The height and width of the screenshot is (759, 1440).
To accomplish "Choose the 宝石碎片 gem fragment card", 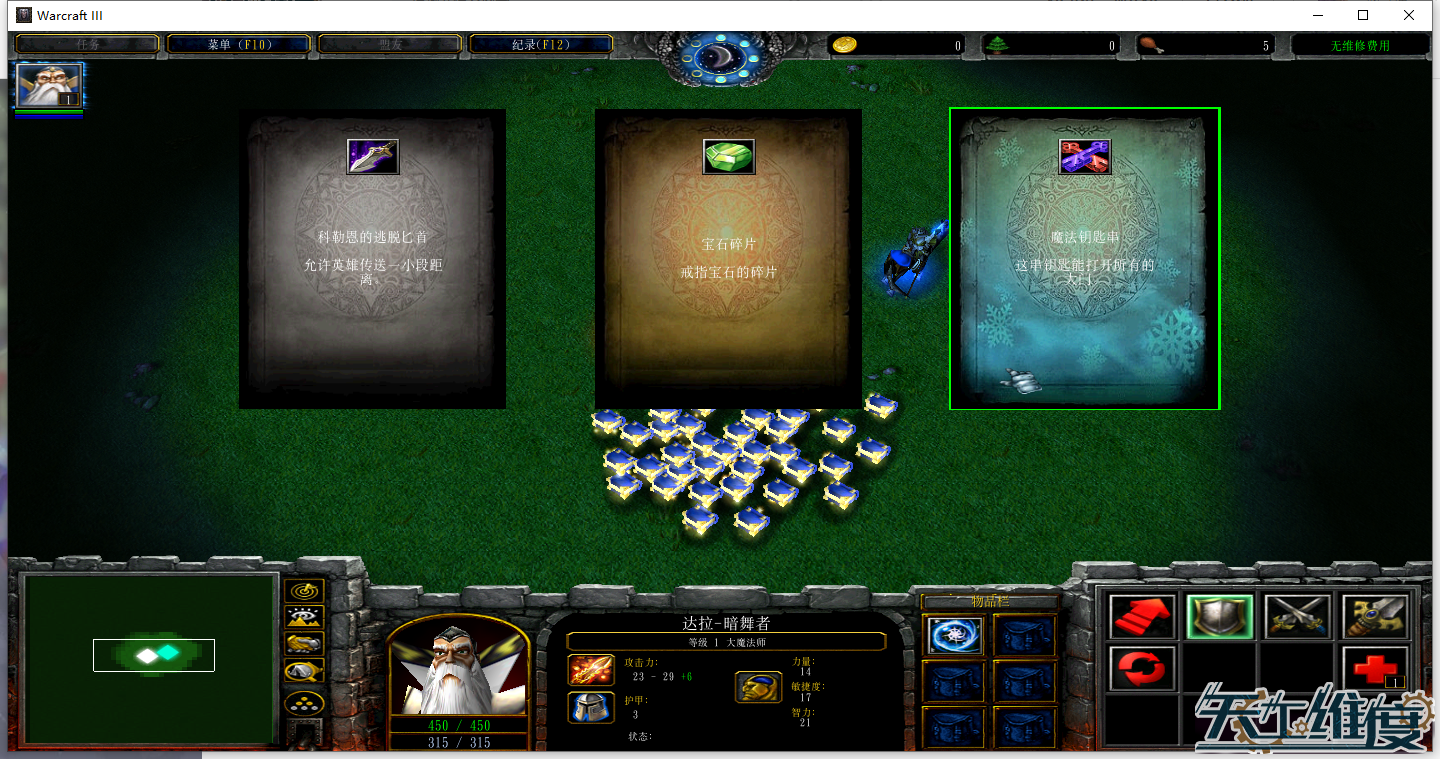I will [x=728, y=259].
